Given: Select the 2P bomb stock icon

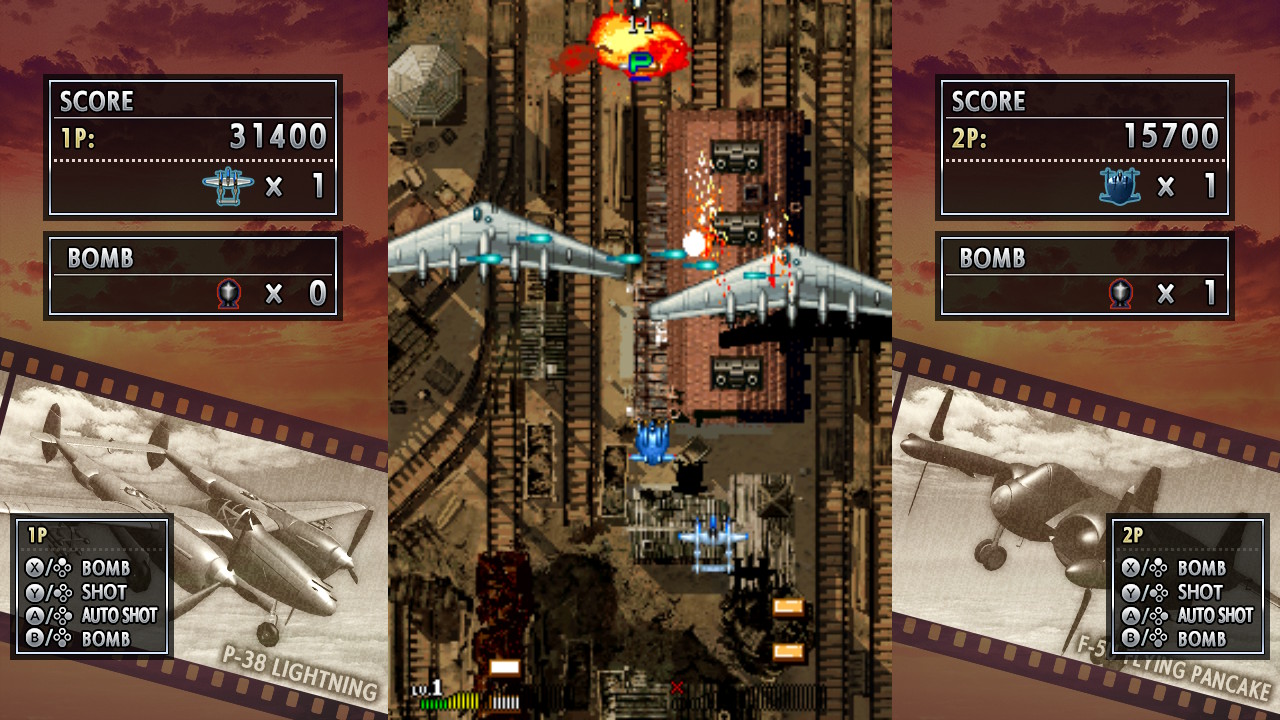Looking at the screenshot, I should coord(1121,295).
